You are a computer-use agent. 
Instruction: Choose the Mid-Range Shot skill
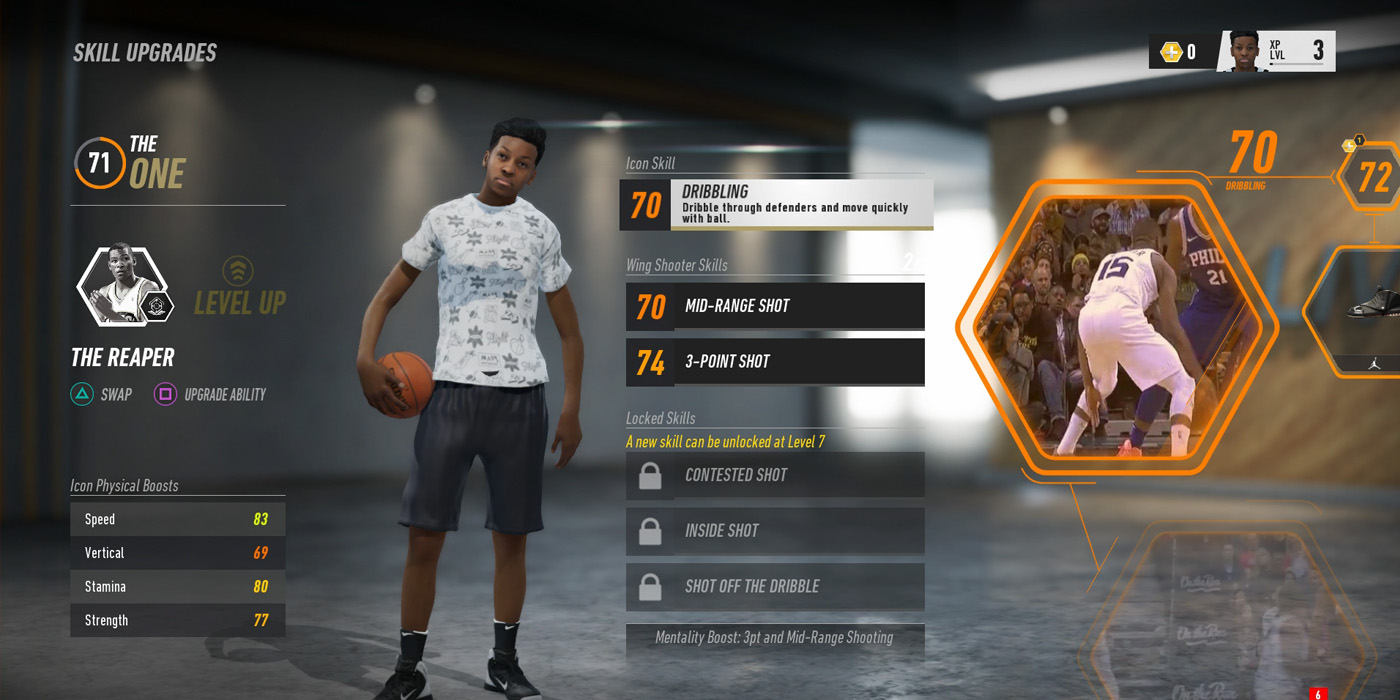pos(775,306)
